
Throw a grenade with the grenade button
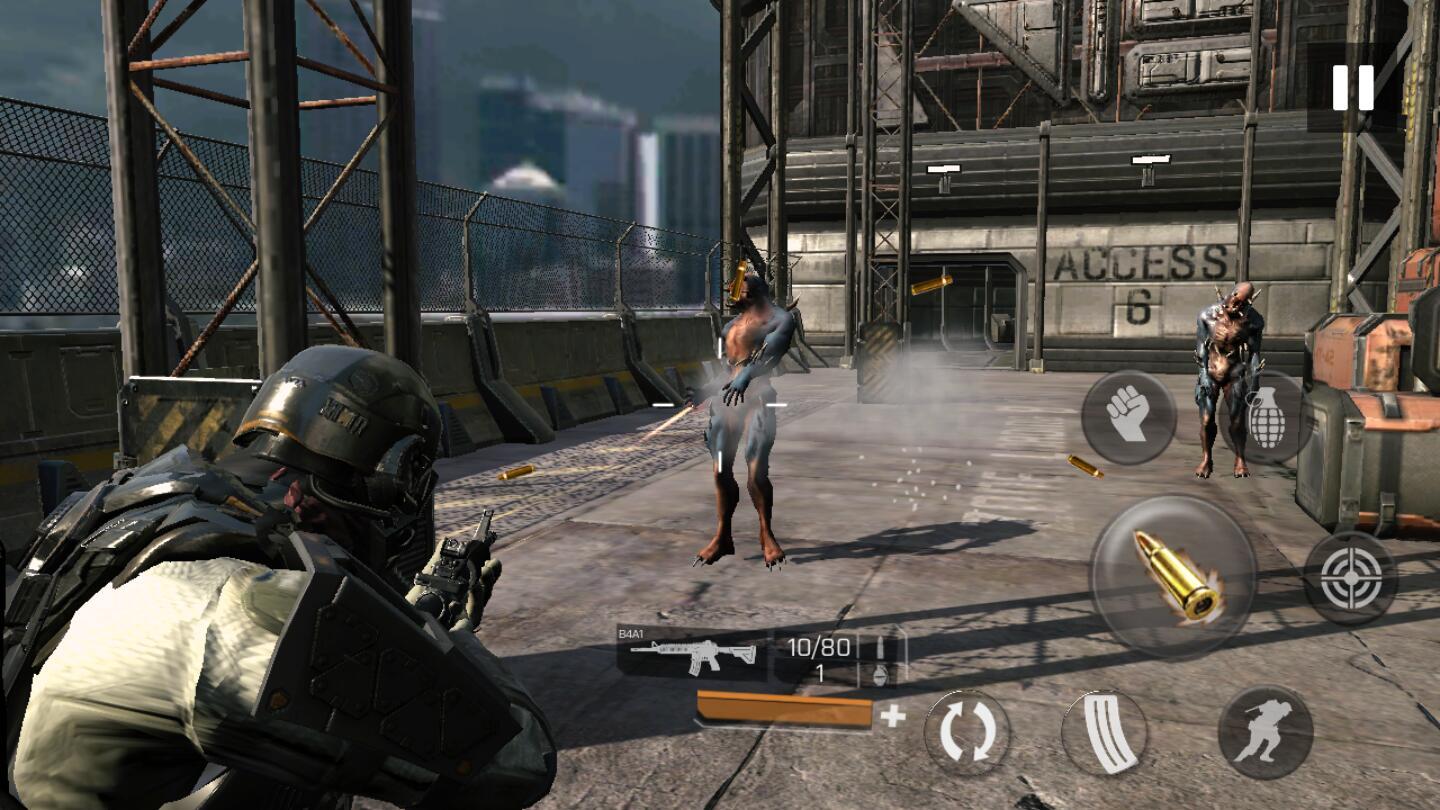(x=1264, y=418)
